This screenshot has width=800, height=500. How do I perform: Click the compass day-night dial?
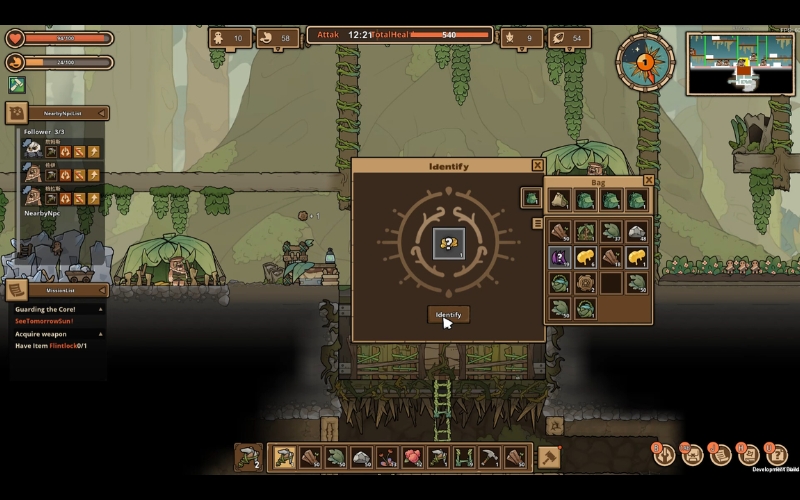tap(645, 61)
